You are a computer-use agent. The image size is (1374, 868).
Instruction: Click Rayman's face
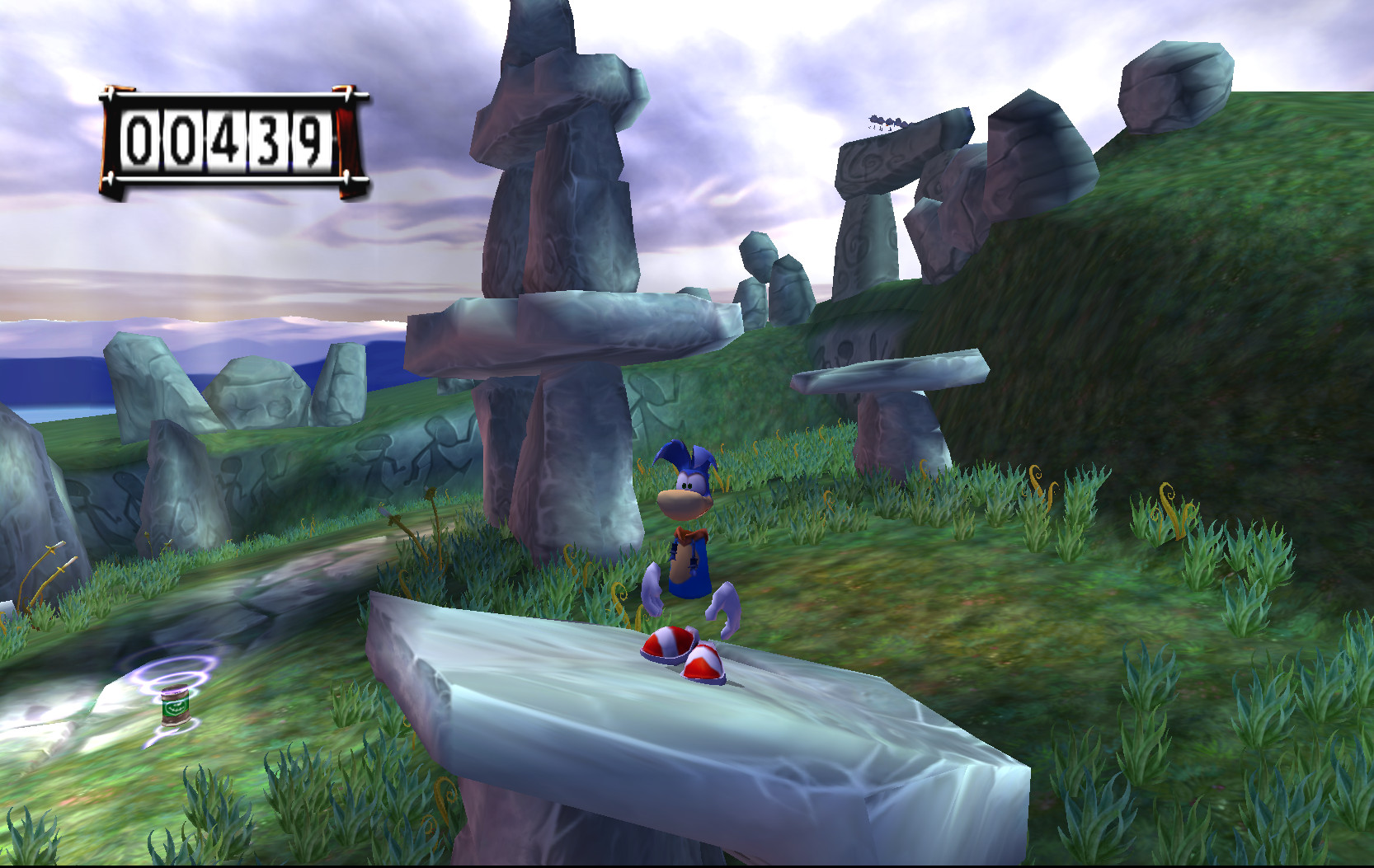[x=683, y=503]
